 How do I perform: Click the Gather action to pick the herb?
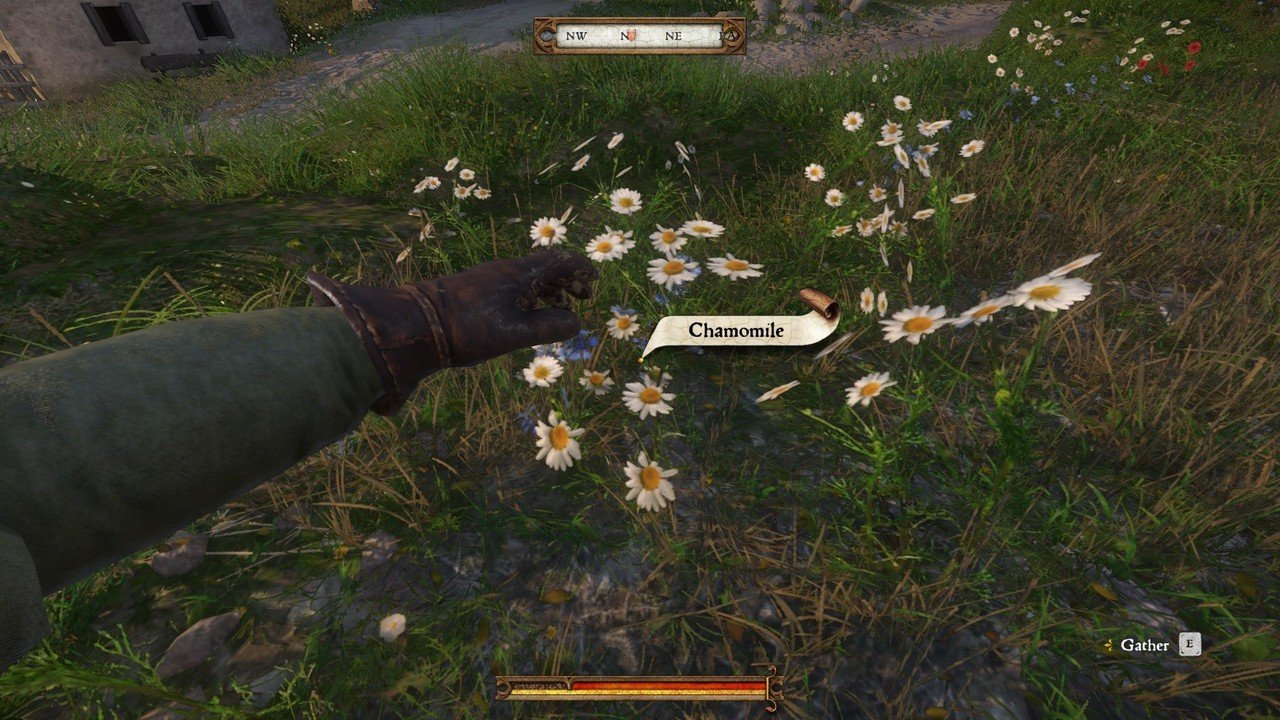(1145, 645)
